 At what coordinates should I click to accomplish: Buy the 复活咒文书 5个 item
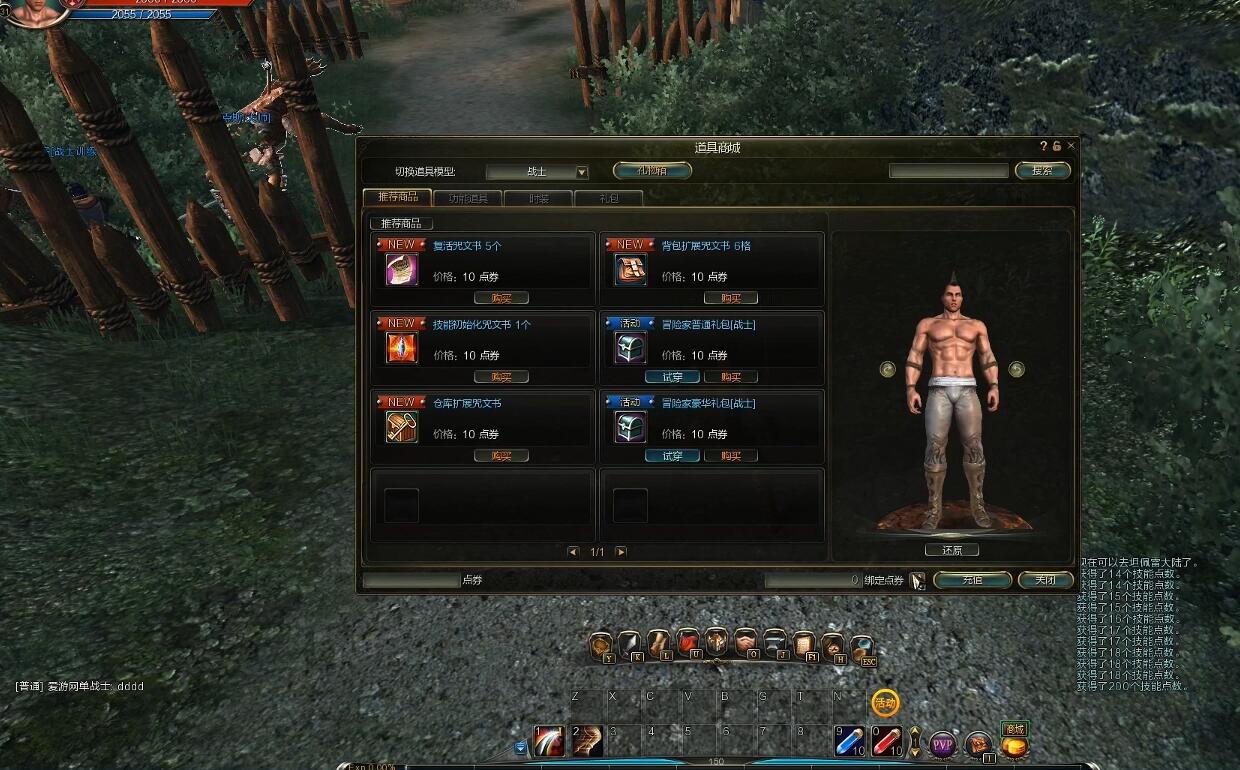[x=501, y=298]
